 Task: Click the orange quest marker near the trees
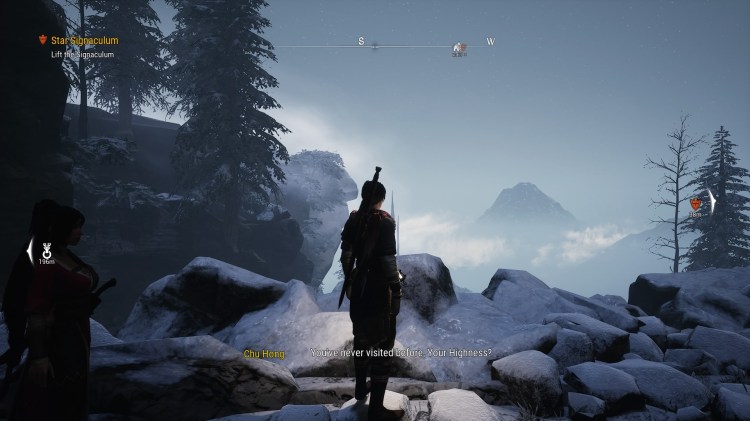(695, 204)
